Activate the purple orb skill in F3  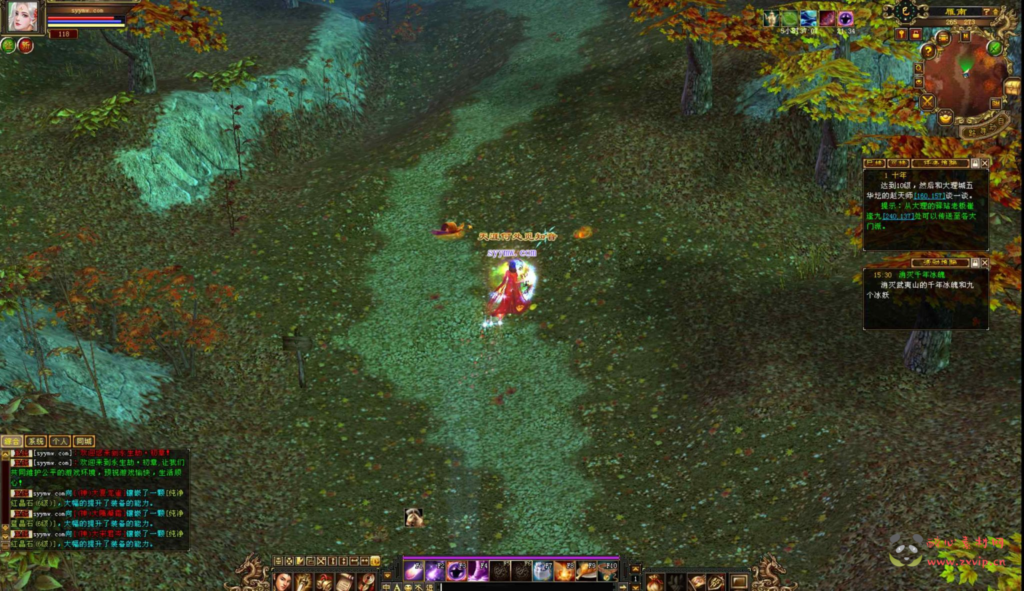pos(456,571)
